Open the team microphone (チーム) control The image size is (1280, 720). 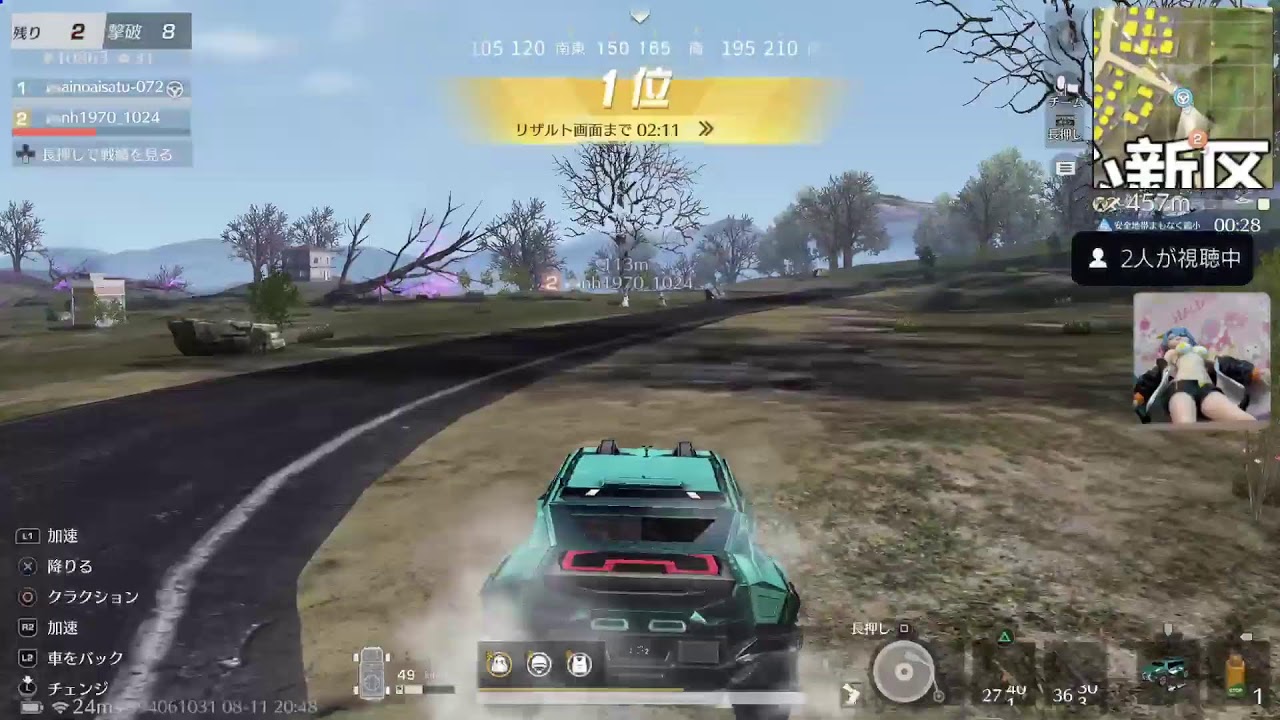(1066, 88)
